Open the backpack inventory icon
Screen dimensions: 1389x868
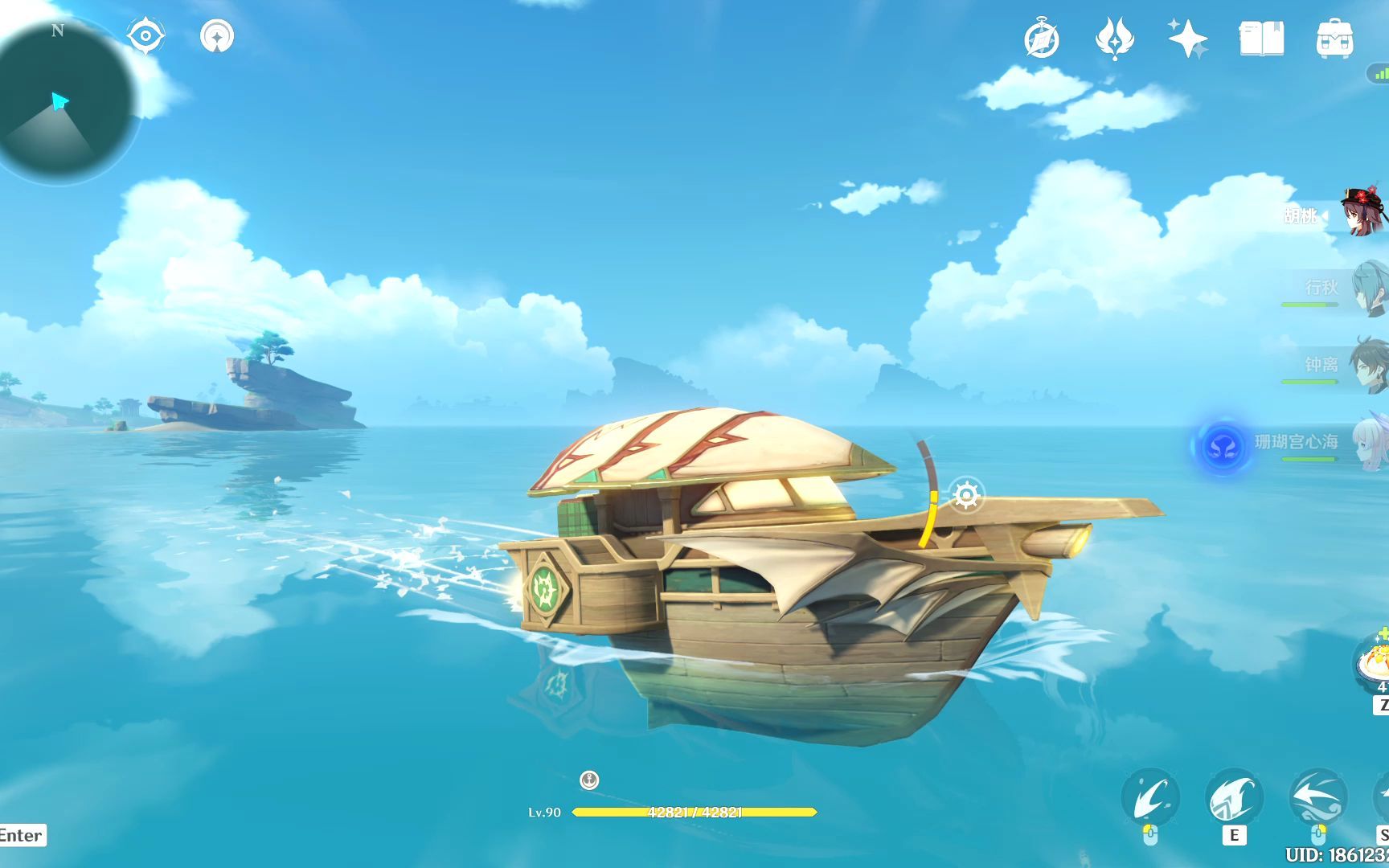(x=1334, y=39)
